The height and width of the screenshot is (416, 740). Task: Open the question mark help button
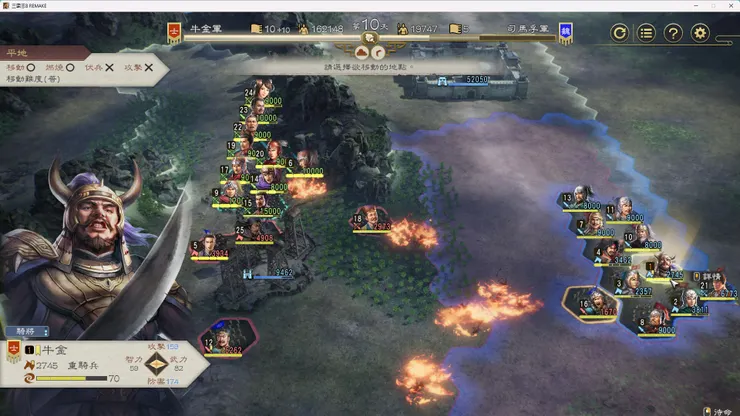(673, 33)
